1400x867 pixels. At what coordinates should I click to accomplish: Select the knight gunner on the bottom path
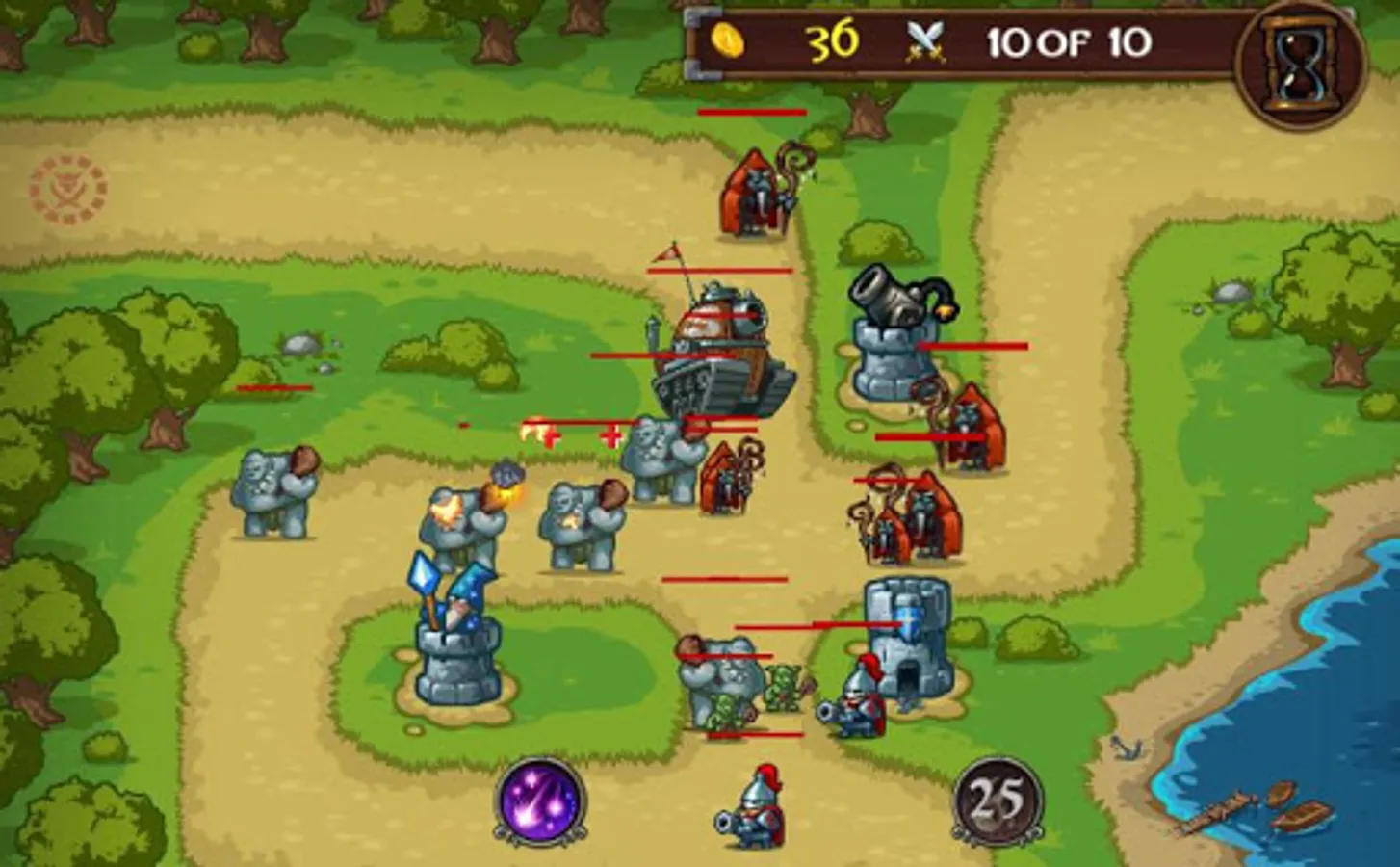coord(855,703)
